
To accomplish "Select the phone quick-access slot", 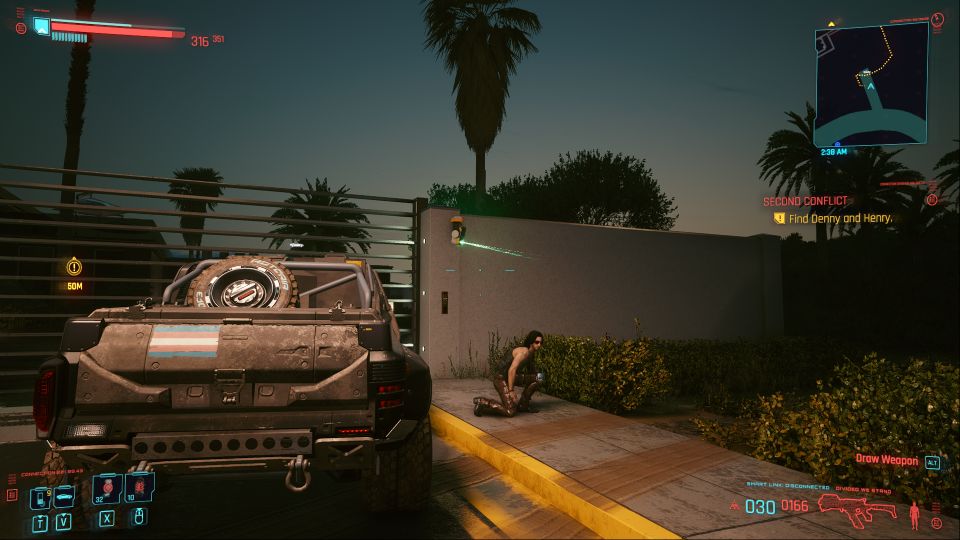I will 39,497.
